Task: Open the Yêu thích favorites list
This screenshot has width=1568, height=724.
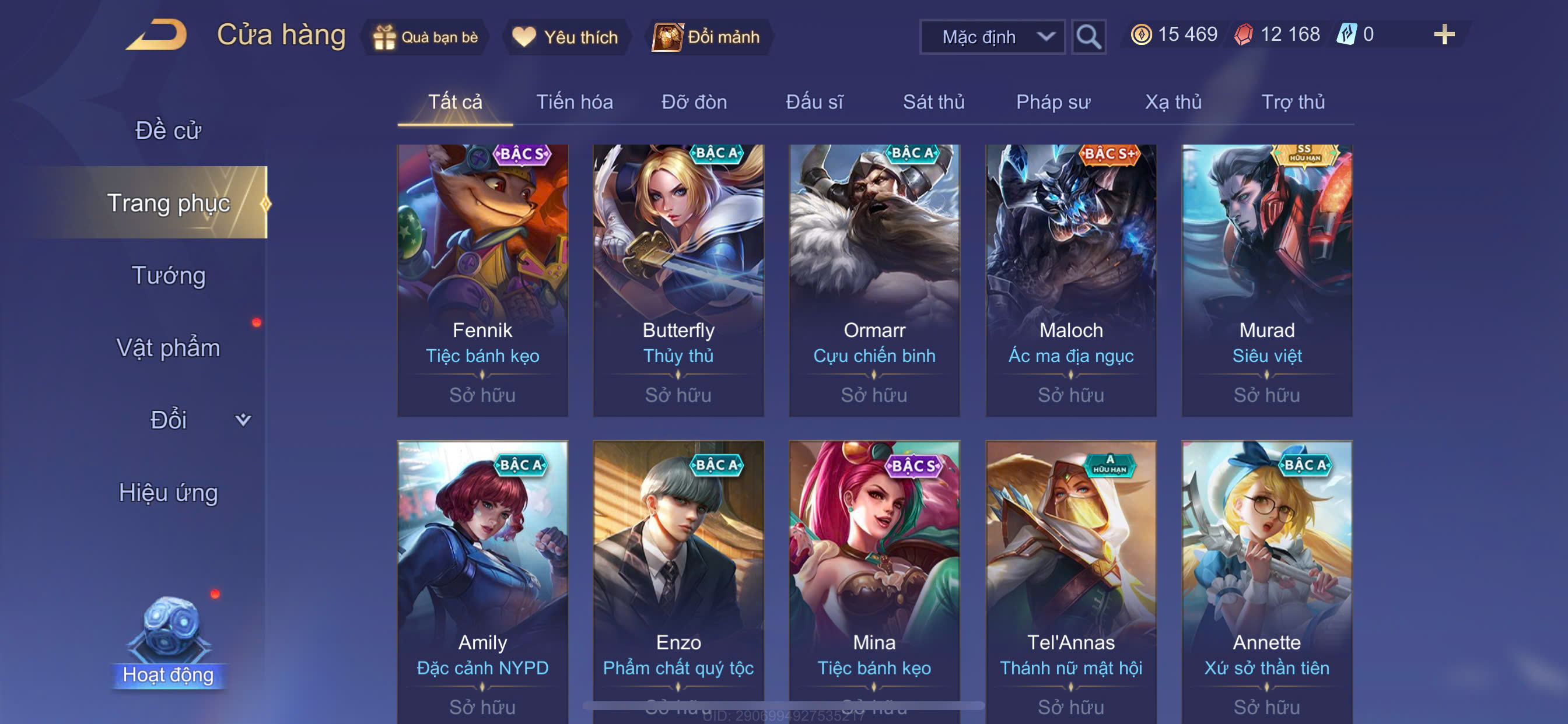Action: point(565,37)
